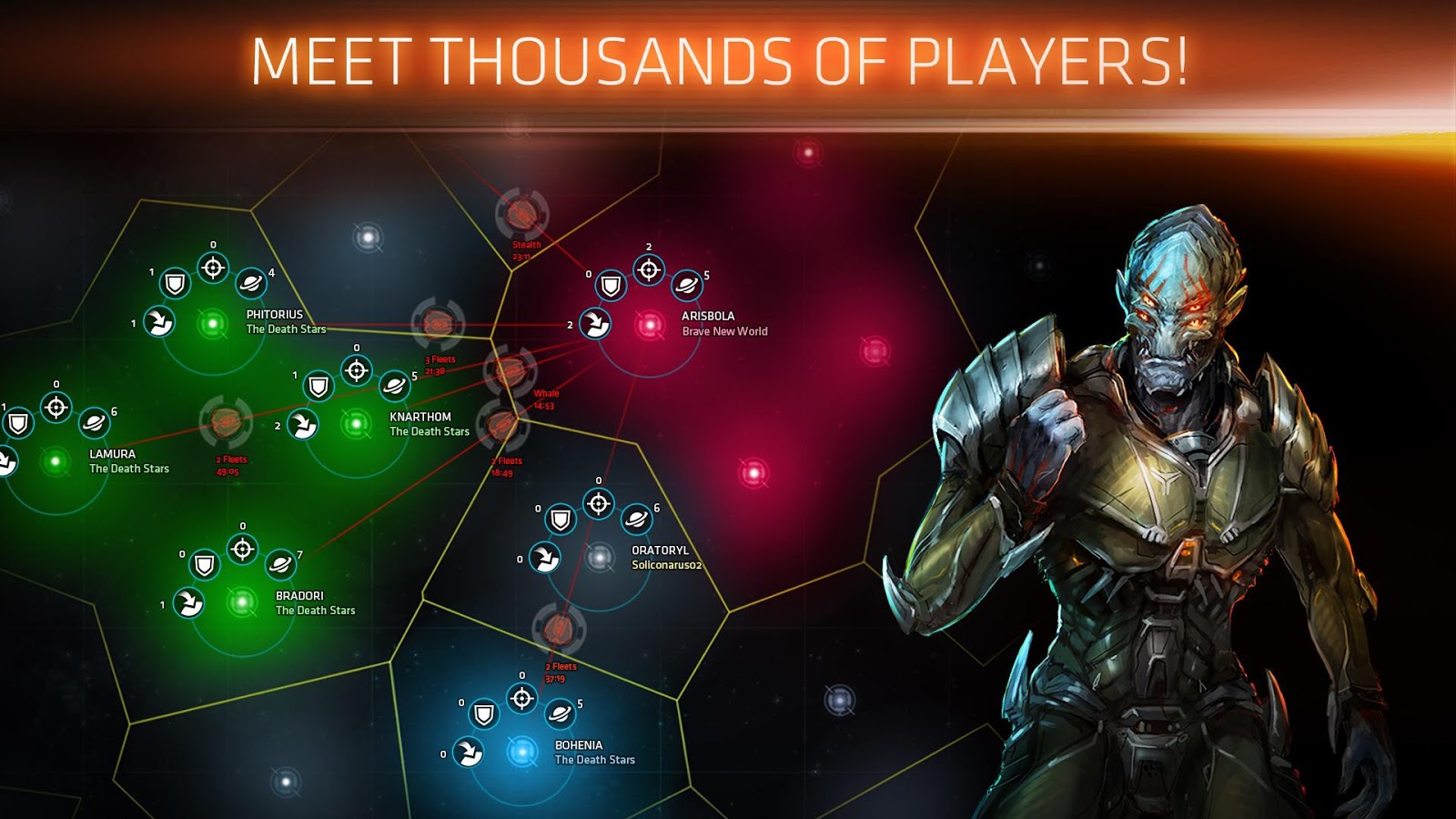Select the Phitorius green star

[213, 323]
